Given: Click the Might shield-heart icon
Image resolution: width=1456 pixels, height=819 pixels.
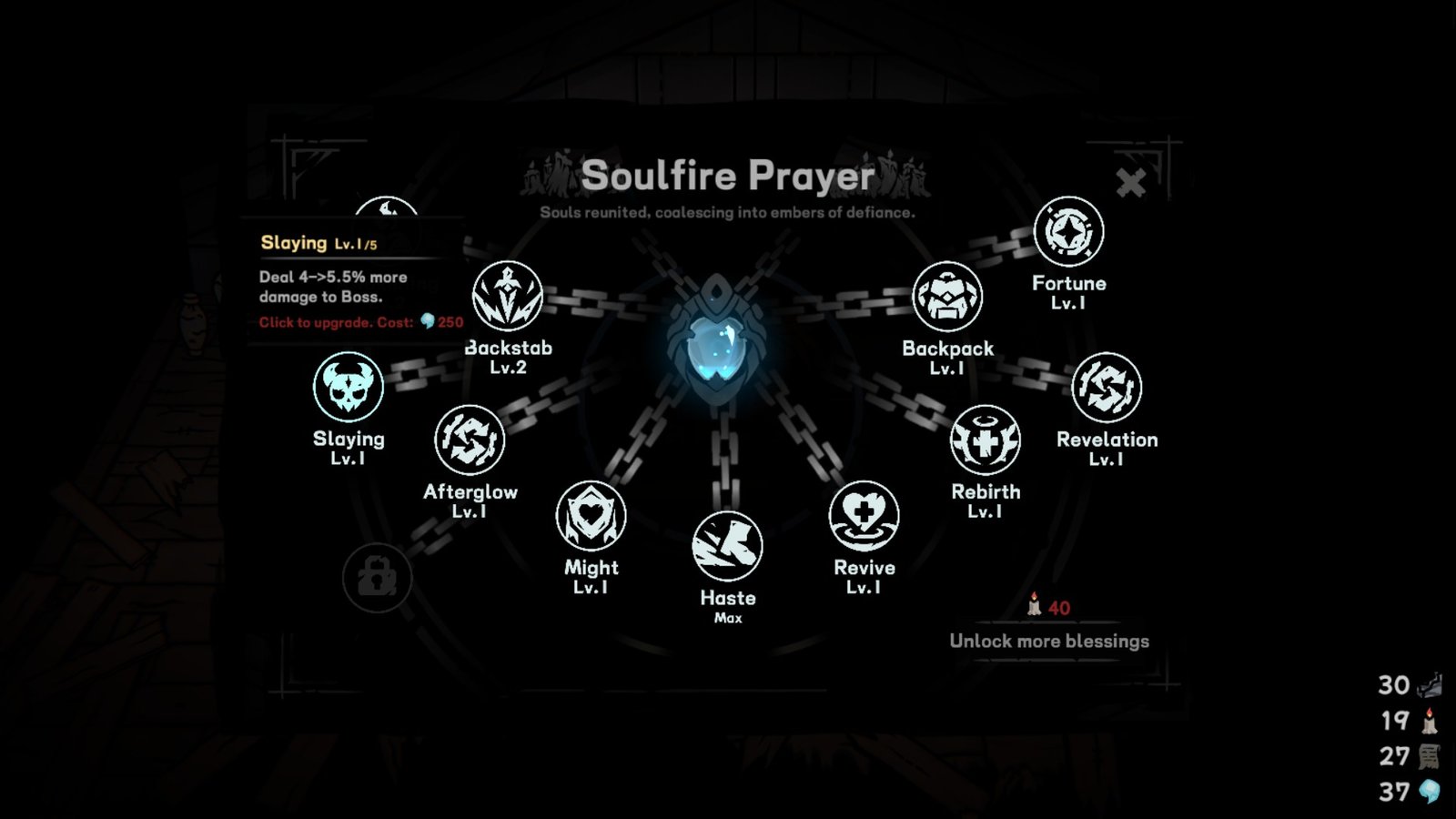Looking at the screenshot, I should [591, 515].
